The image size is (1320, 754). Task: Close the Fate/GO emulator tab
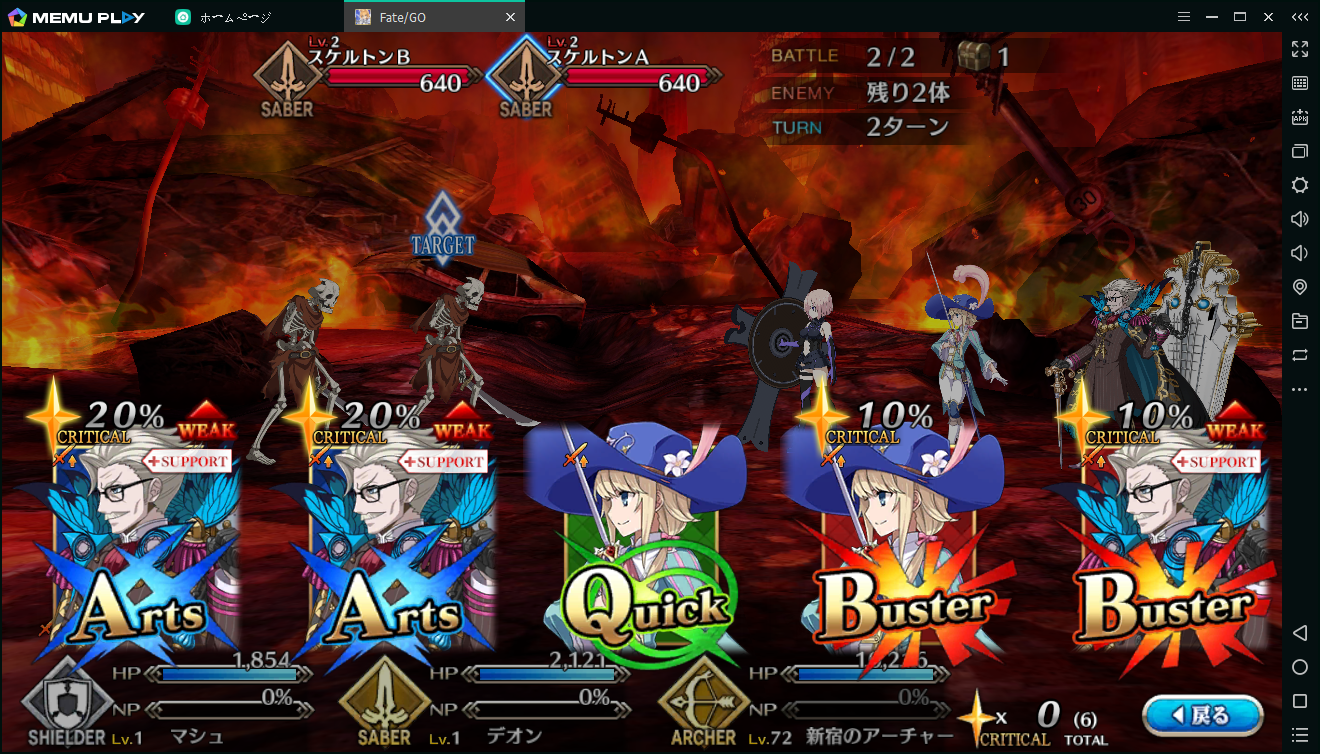point(511,17)
